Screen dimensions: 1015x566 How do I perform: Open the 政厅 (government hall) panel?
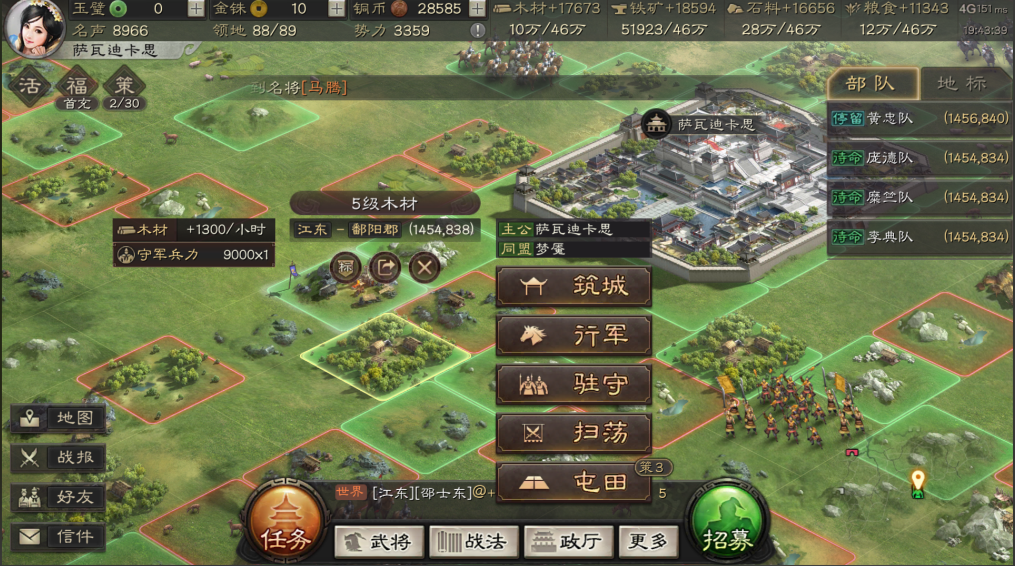point(567,542)
